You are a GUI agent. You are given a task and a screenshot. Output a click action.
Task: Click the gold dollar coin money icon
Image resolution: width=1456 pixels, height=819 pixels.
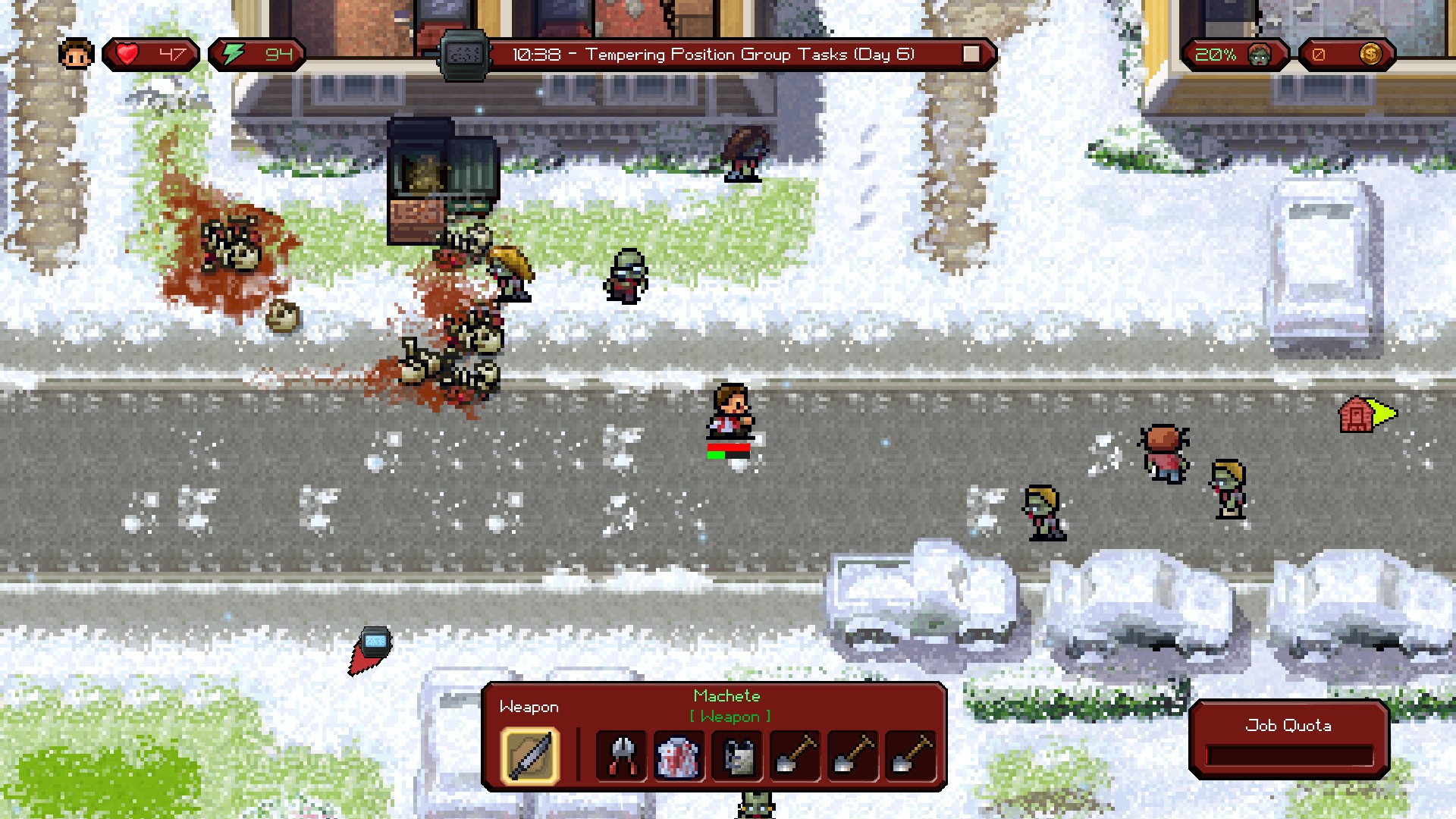pos(1373,54)
